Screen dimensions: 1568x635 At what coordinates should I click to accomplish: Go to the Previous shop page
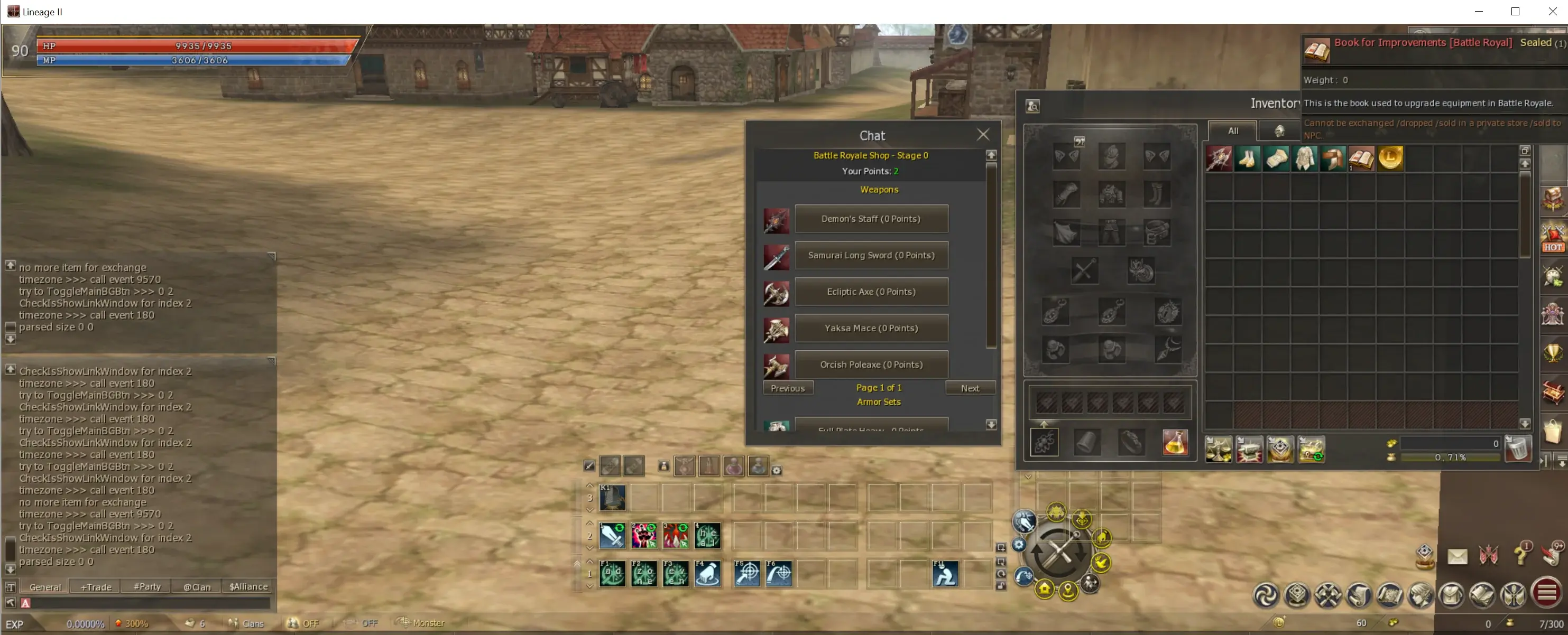pos(787,388)
